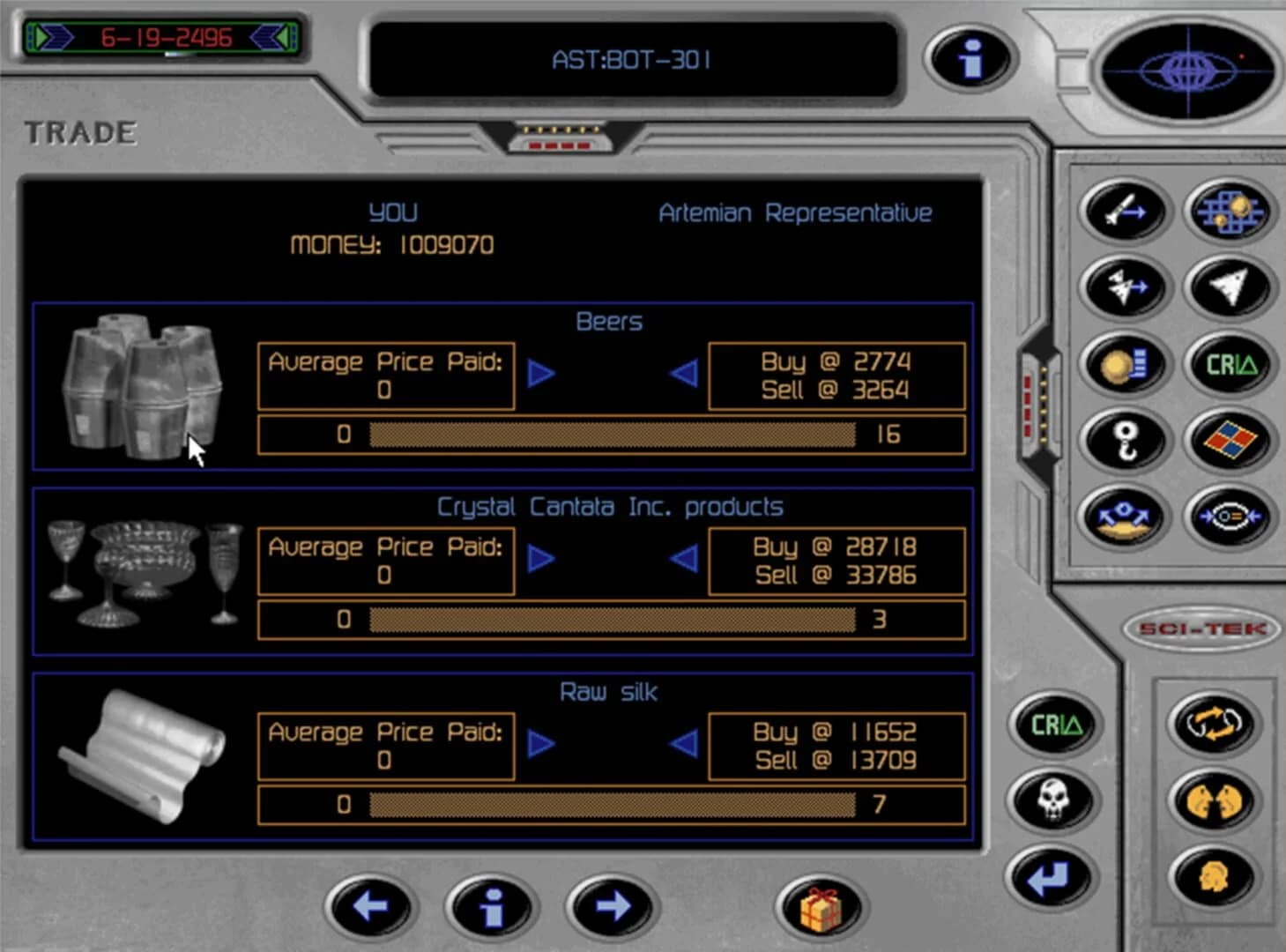Open the money ledger coin icon
Screen dimensions: 1286x952
(1123, 363)
